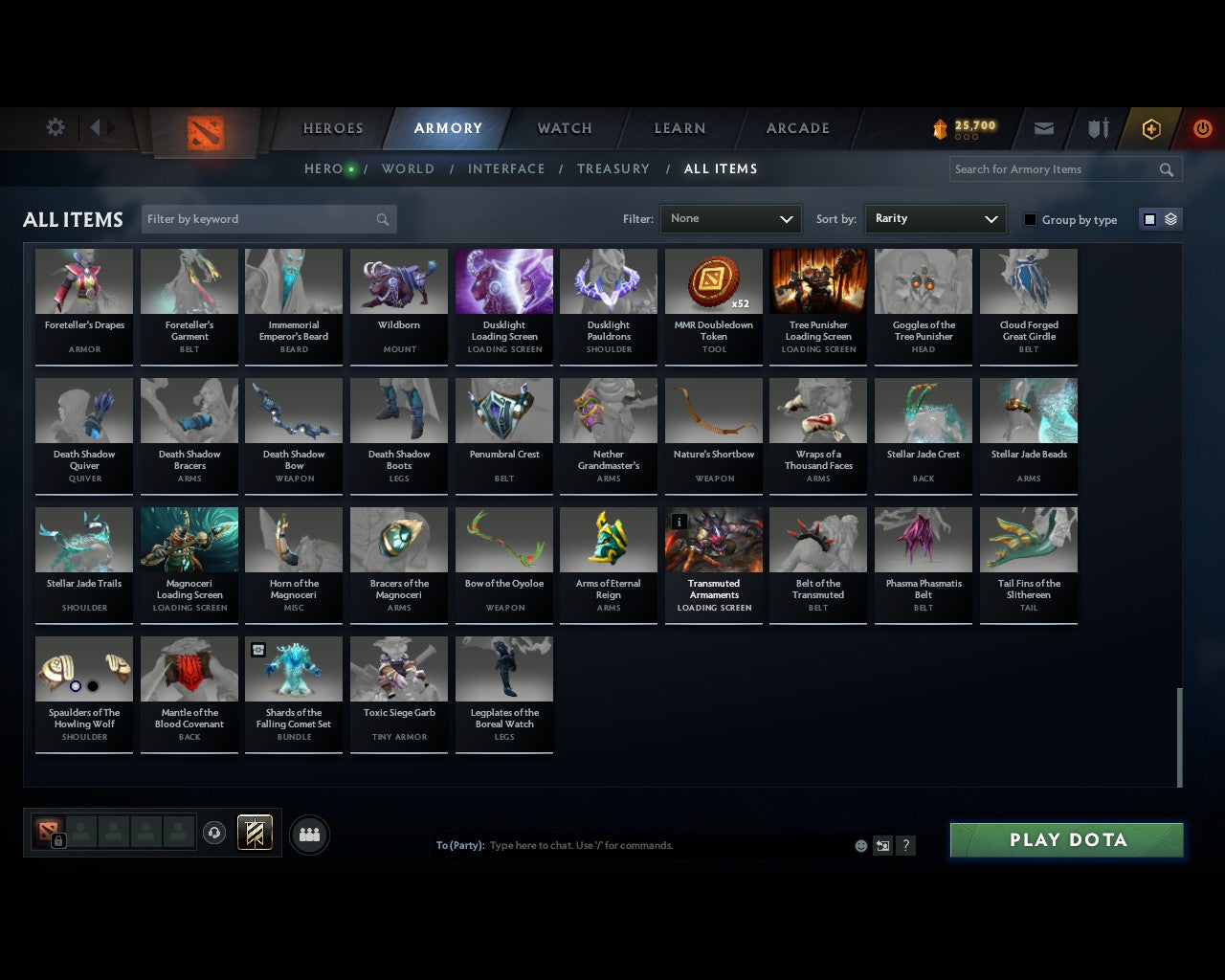Open the guild banner icon
The height and width of the screenshot is (980, 1225).
[x=255, y=833]
